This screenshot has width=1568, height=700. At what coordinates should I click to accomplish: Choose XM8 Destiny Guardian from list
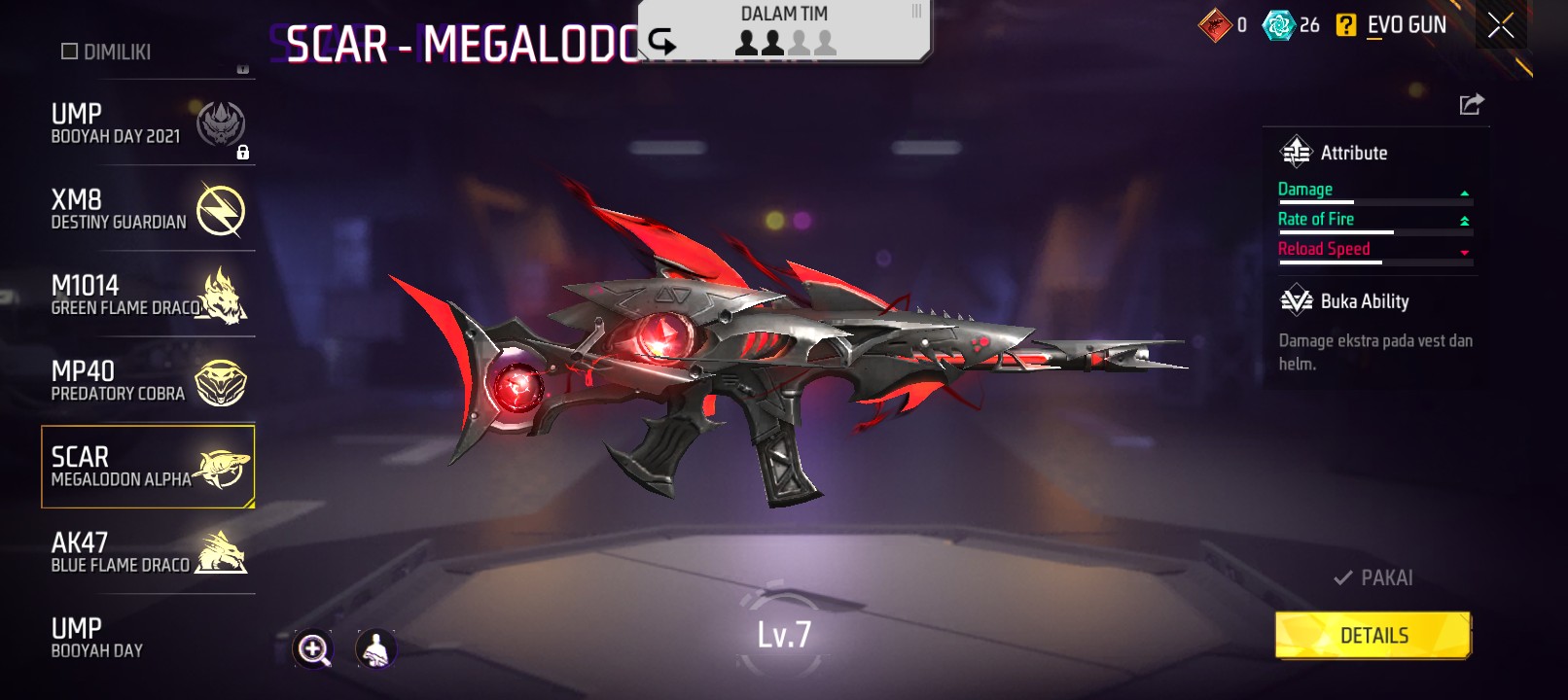[147, 210]
